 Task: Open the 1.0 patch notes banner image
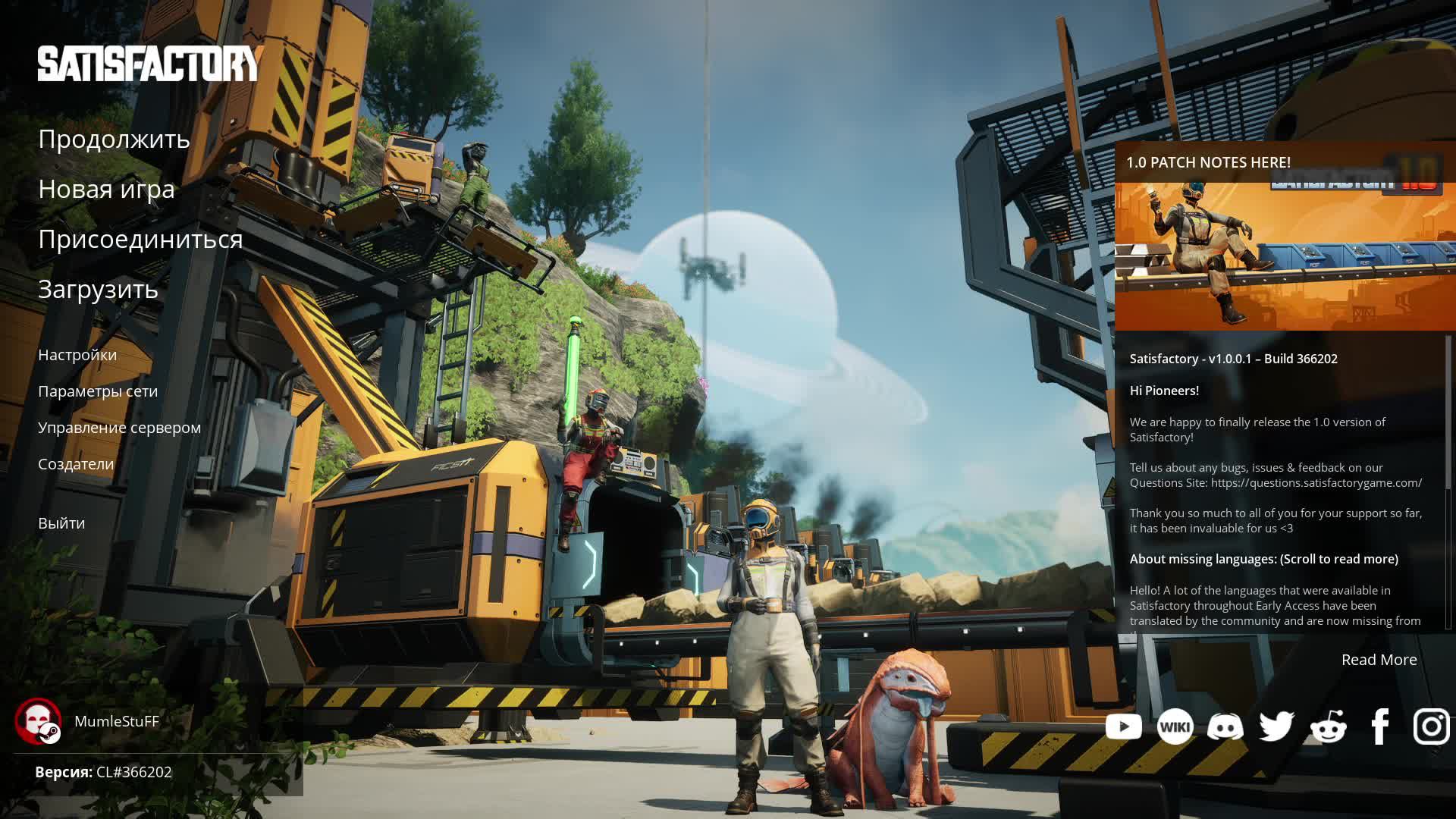(1285, 250)
